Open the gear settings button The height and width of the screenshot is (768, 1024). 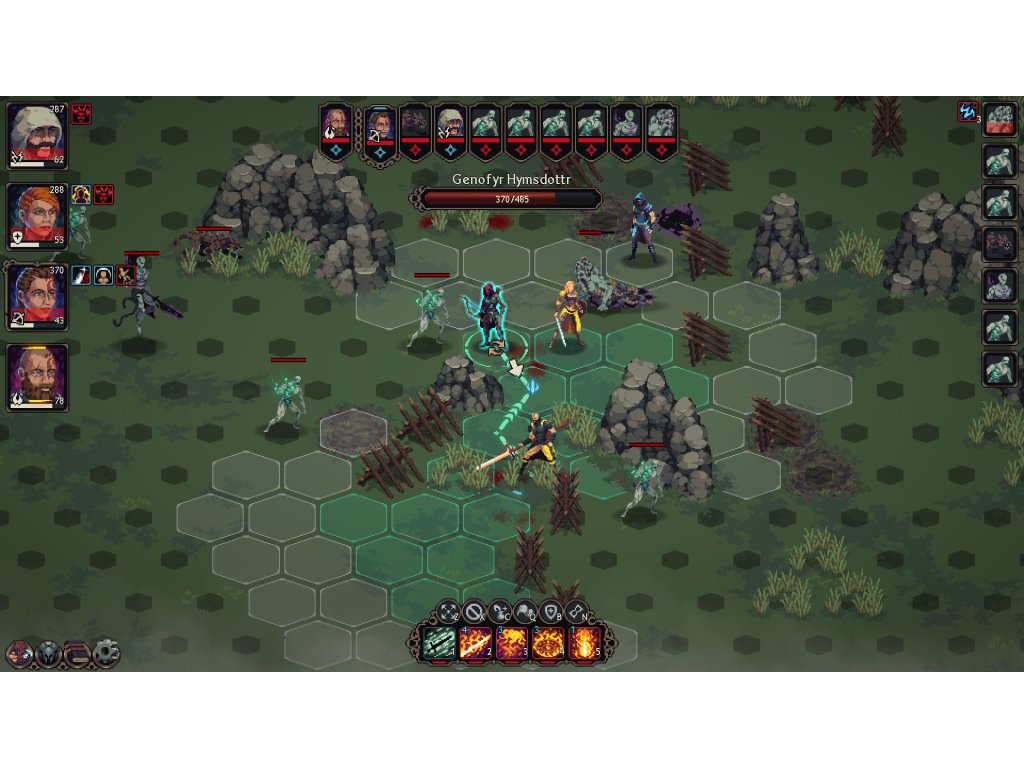(x=106, y=654)
